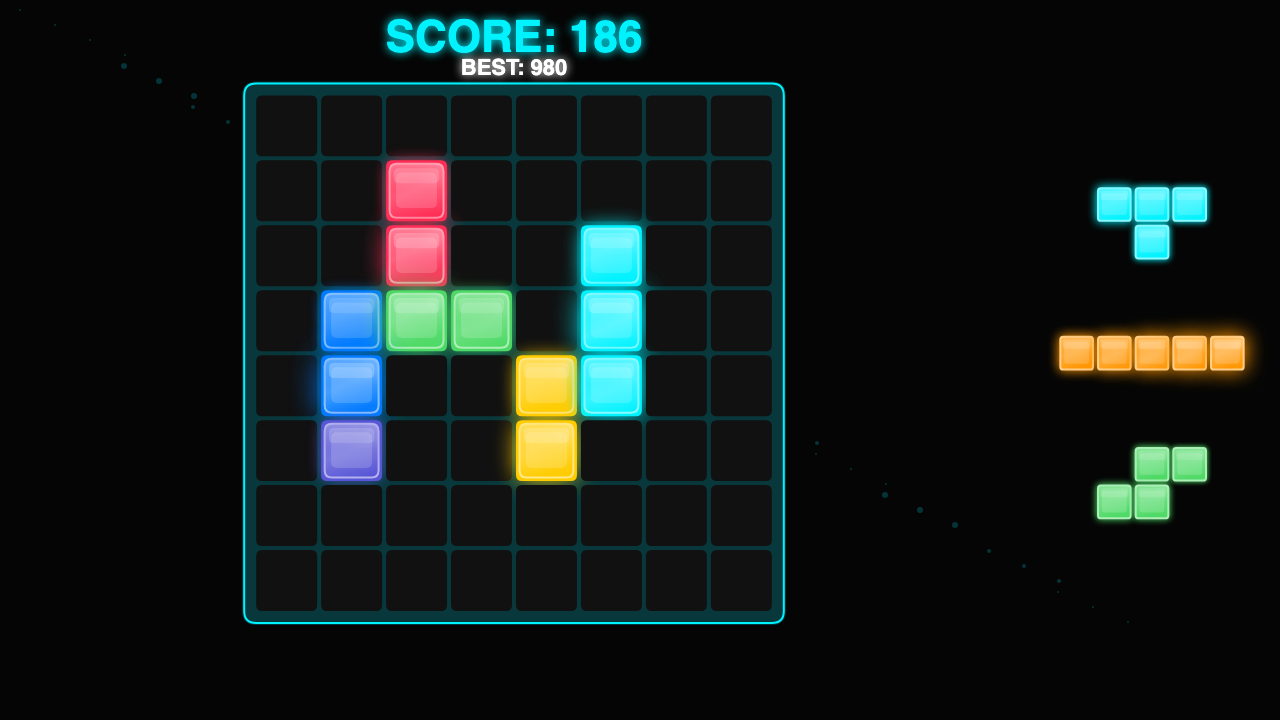Screen dimensions: 1280x720
Task: Click the second red block below the first
Action: (x=416, y=256)
